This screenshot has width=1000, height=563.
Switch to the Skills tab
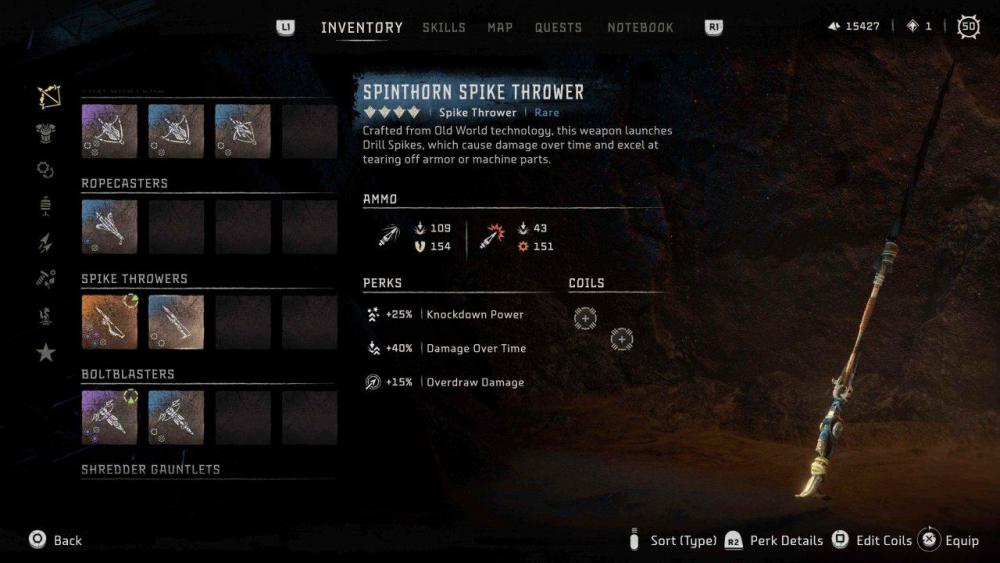click(x=443, y=28)
